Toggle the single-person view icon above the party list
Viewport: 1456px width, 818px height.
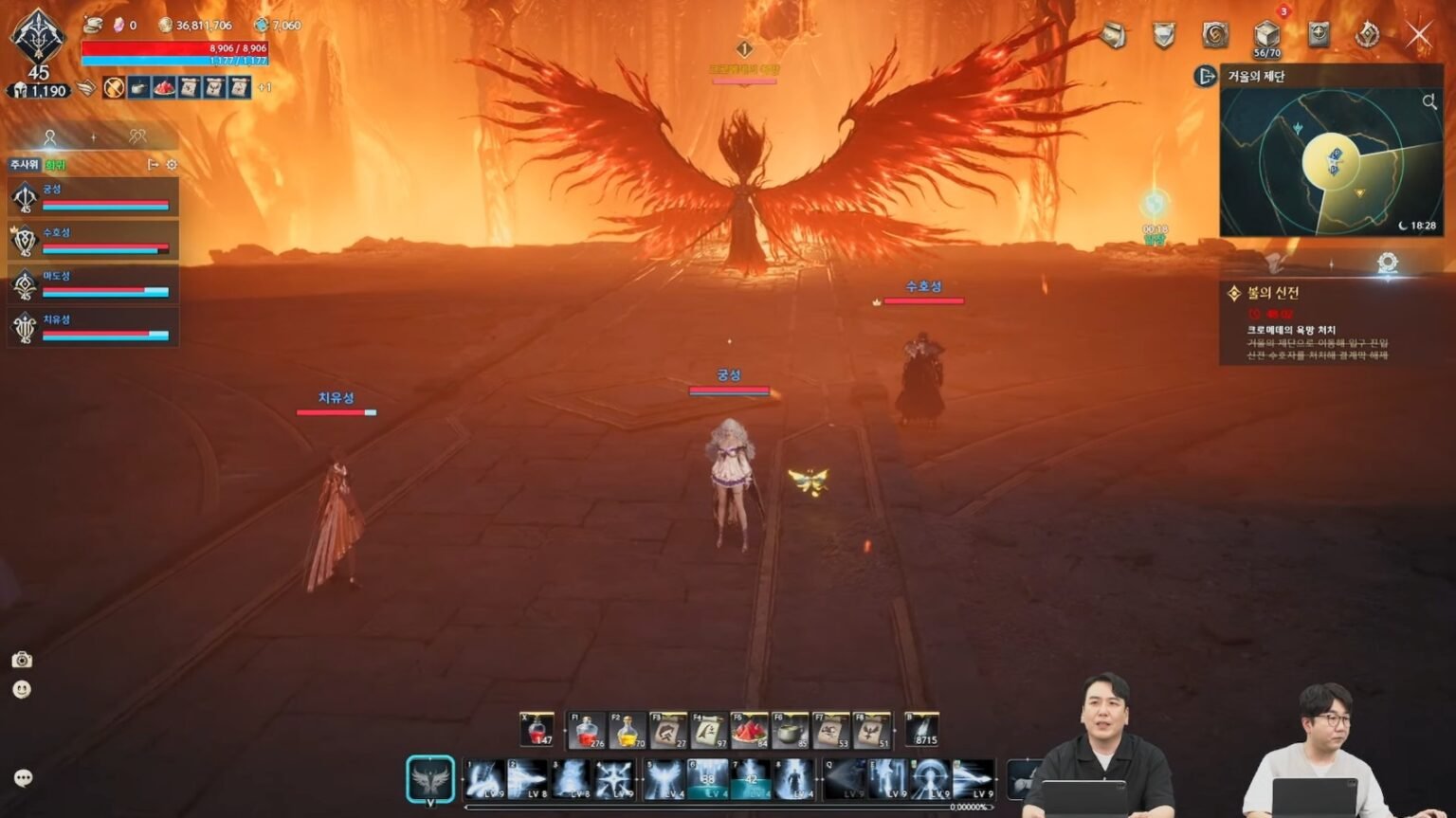tap(50, 136)
